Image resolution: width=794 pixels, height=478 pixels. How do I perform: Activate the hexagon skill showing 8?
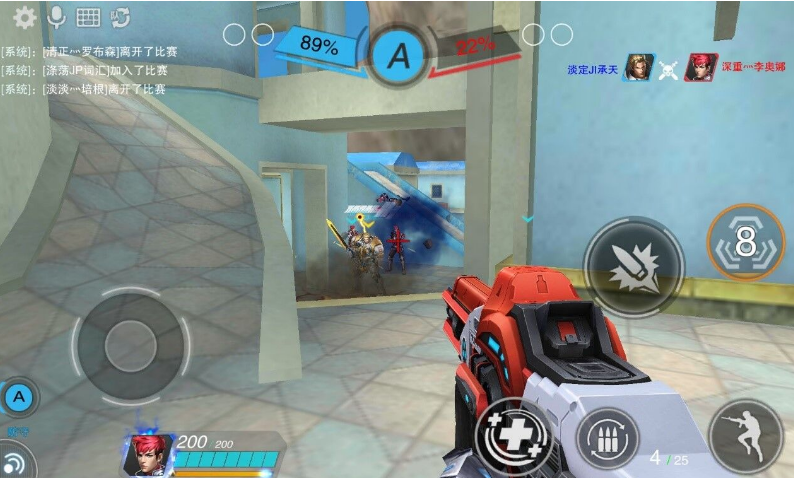pos(745,243)
